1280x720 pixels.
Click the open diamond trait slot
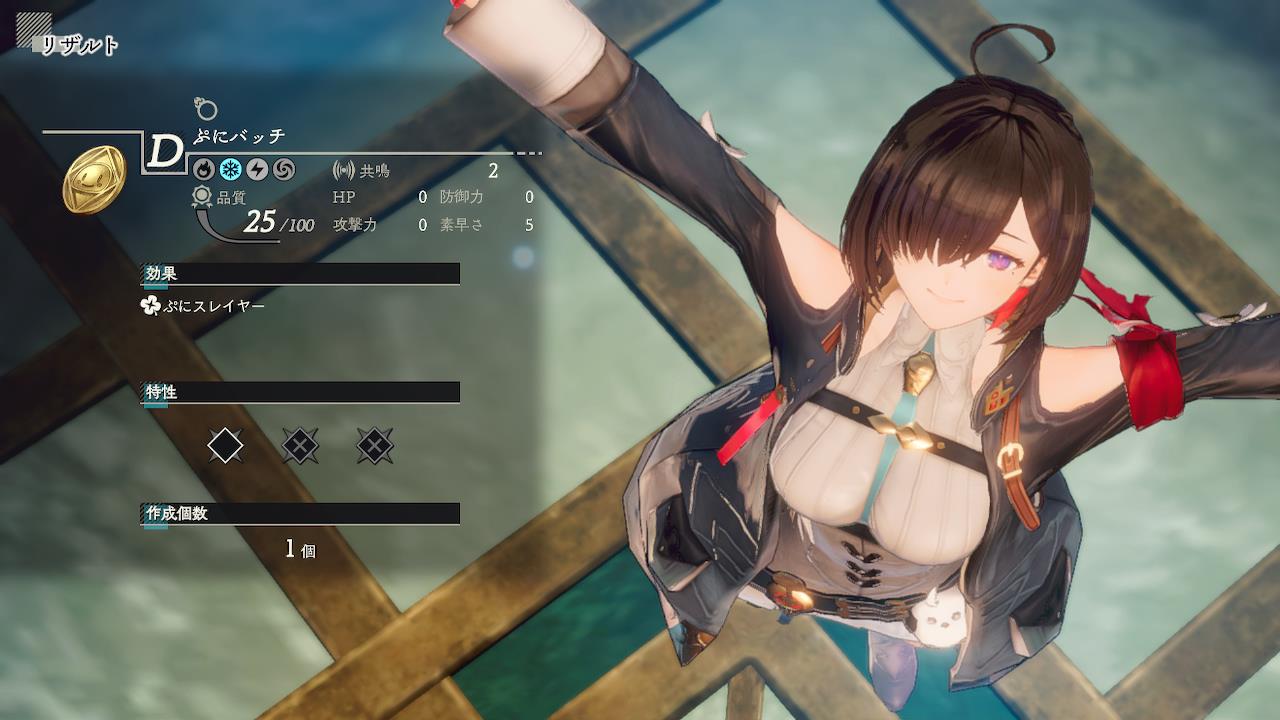225,445
